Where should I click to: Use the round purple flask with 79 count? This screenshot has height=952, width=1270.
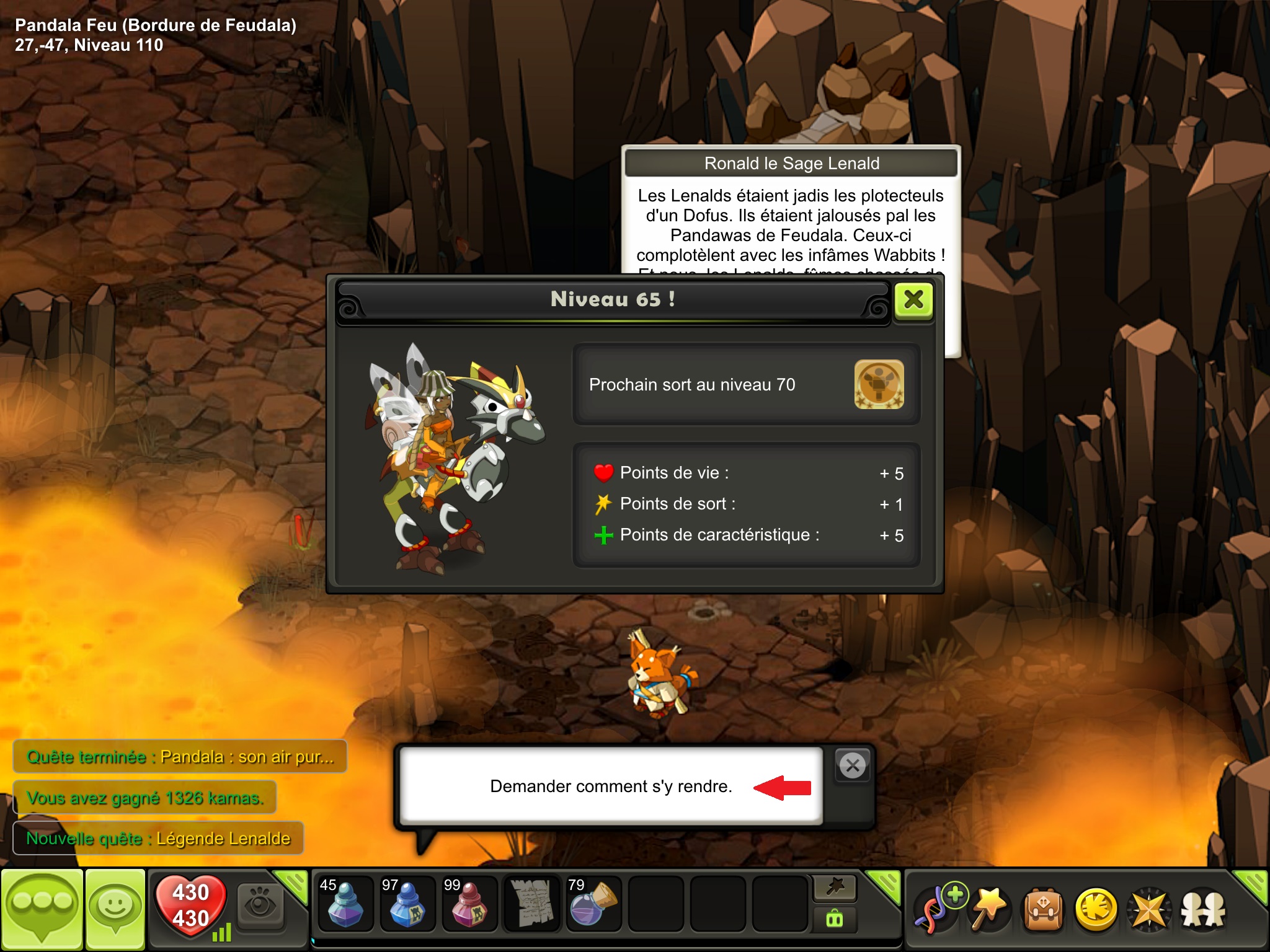[593, 904]
